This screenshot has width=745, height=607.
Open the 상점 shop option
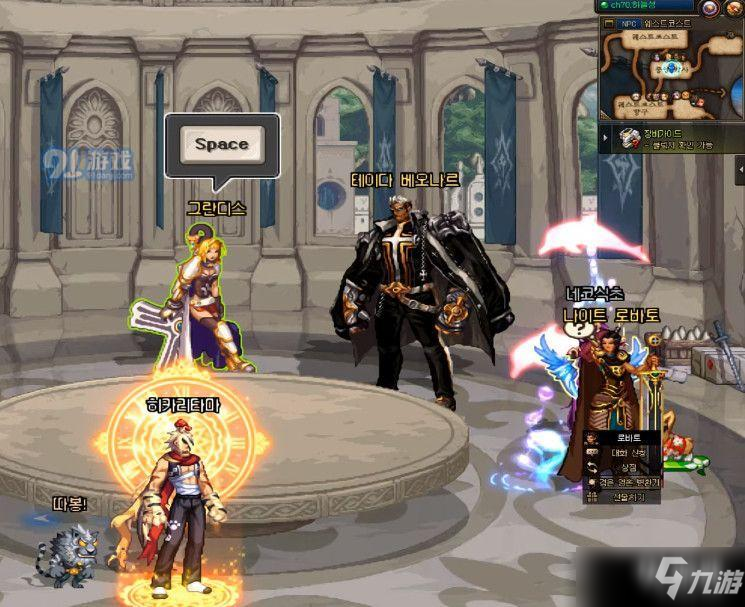[628, 467]
